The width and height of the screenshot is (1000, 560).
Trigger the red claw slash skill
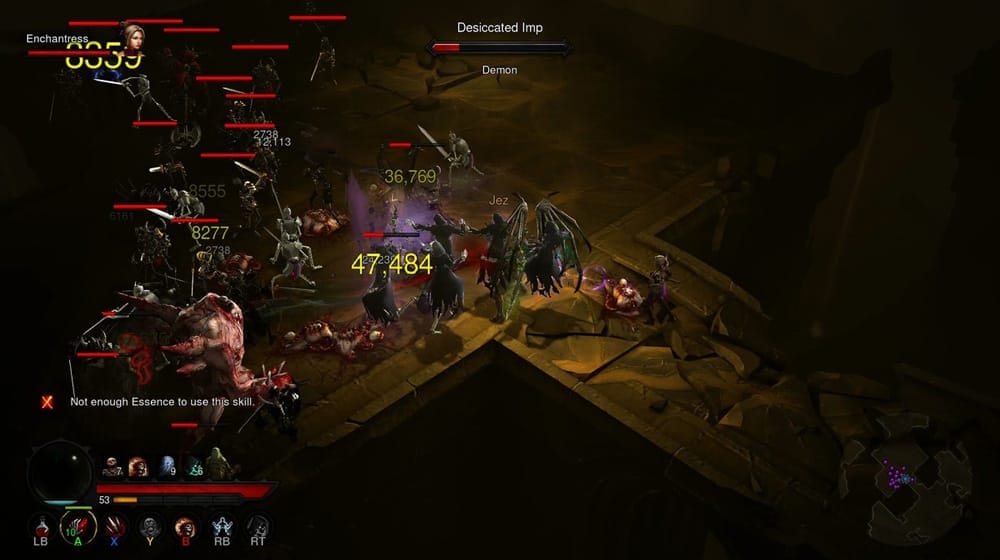(114, 525)
